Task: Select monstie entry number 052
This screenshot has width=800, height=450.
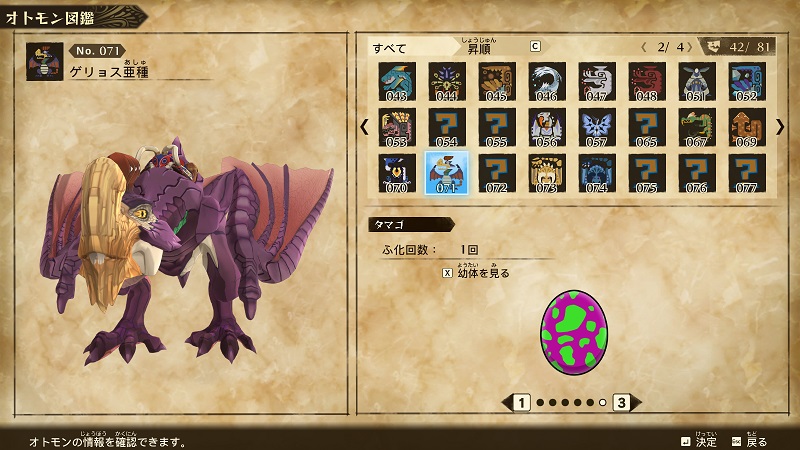Action: pyautogui.click(x=747, y=80)
